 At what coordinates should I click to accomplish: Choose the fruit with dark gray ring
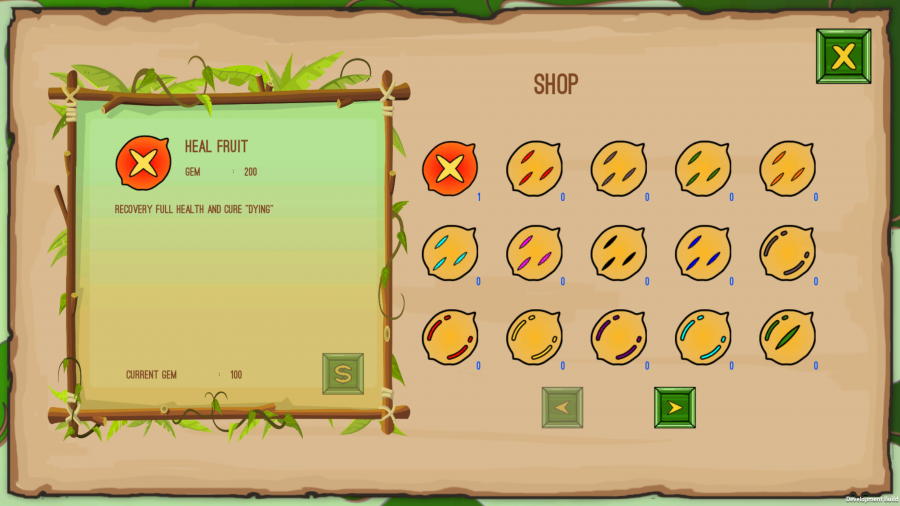[787, 252]
